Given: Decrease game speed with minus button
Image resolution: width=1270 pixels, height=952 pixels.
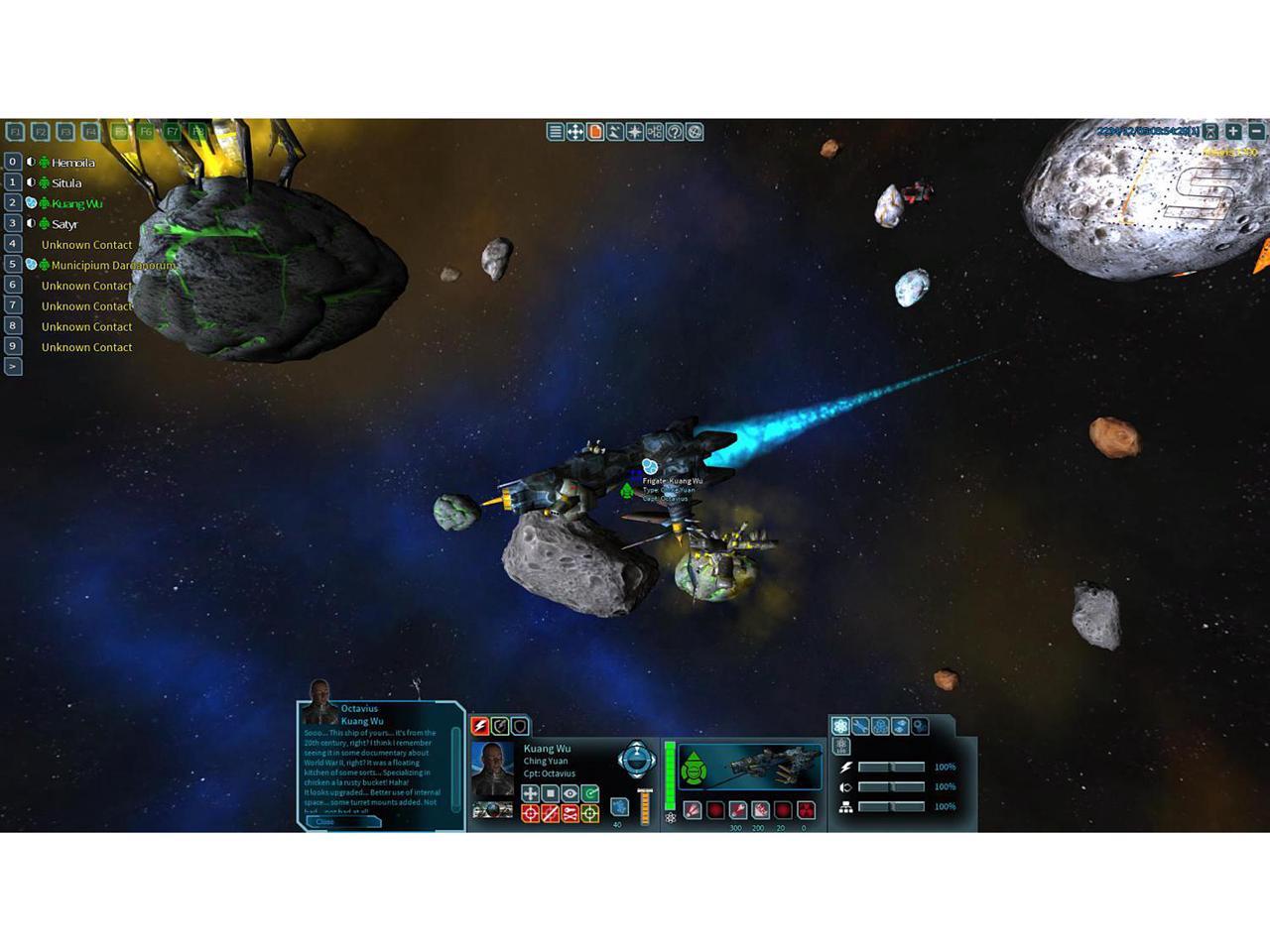Looking at the screenshot, I should click(x=1256, y=131).
